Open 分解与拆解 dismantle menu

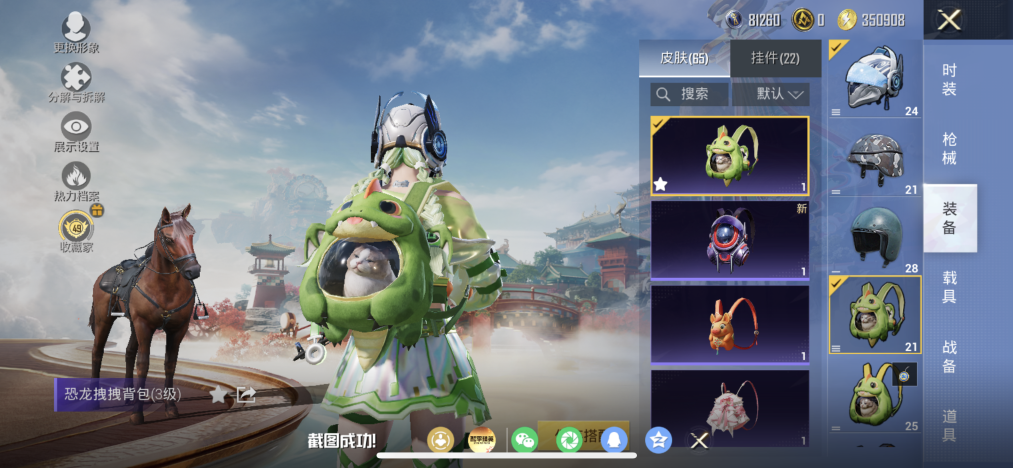coord(76,83)
